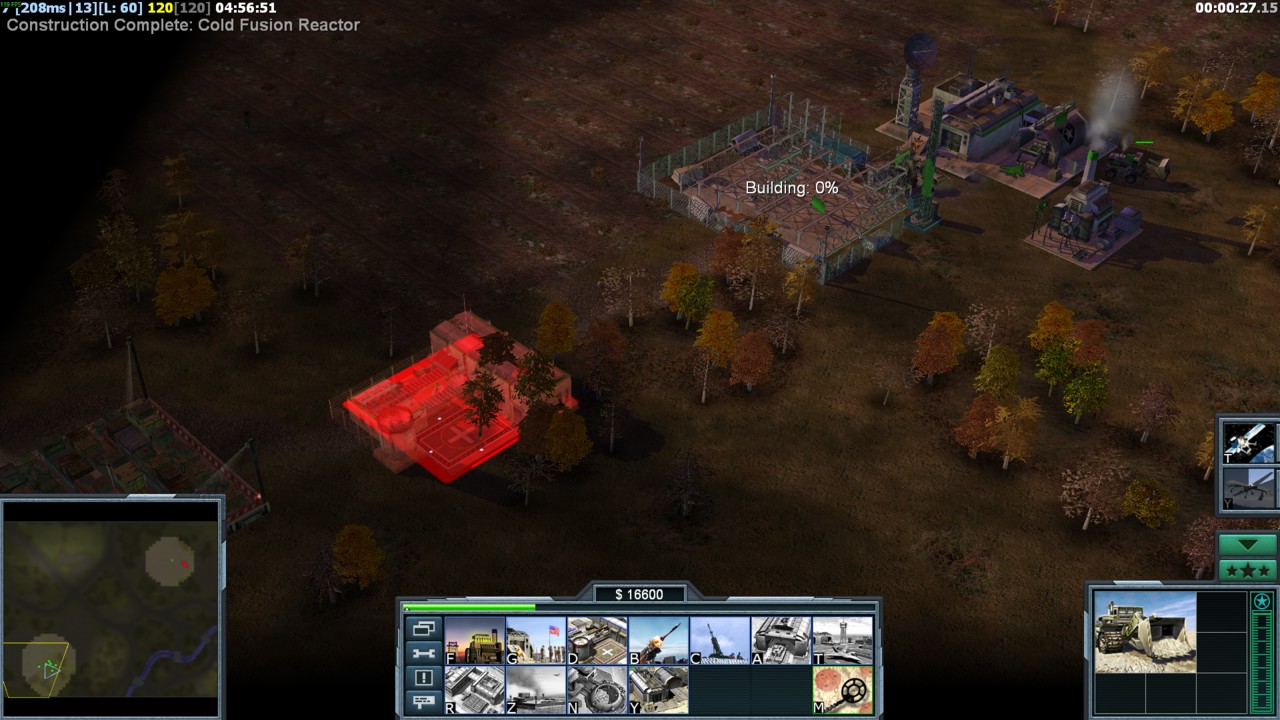
Task: Activate the spy satellite power shortcut
Action: (x=1248, y=442)
